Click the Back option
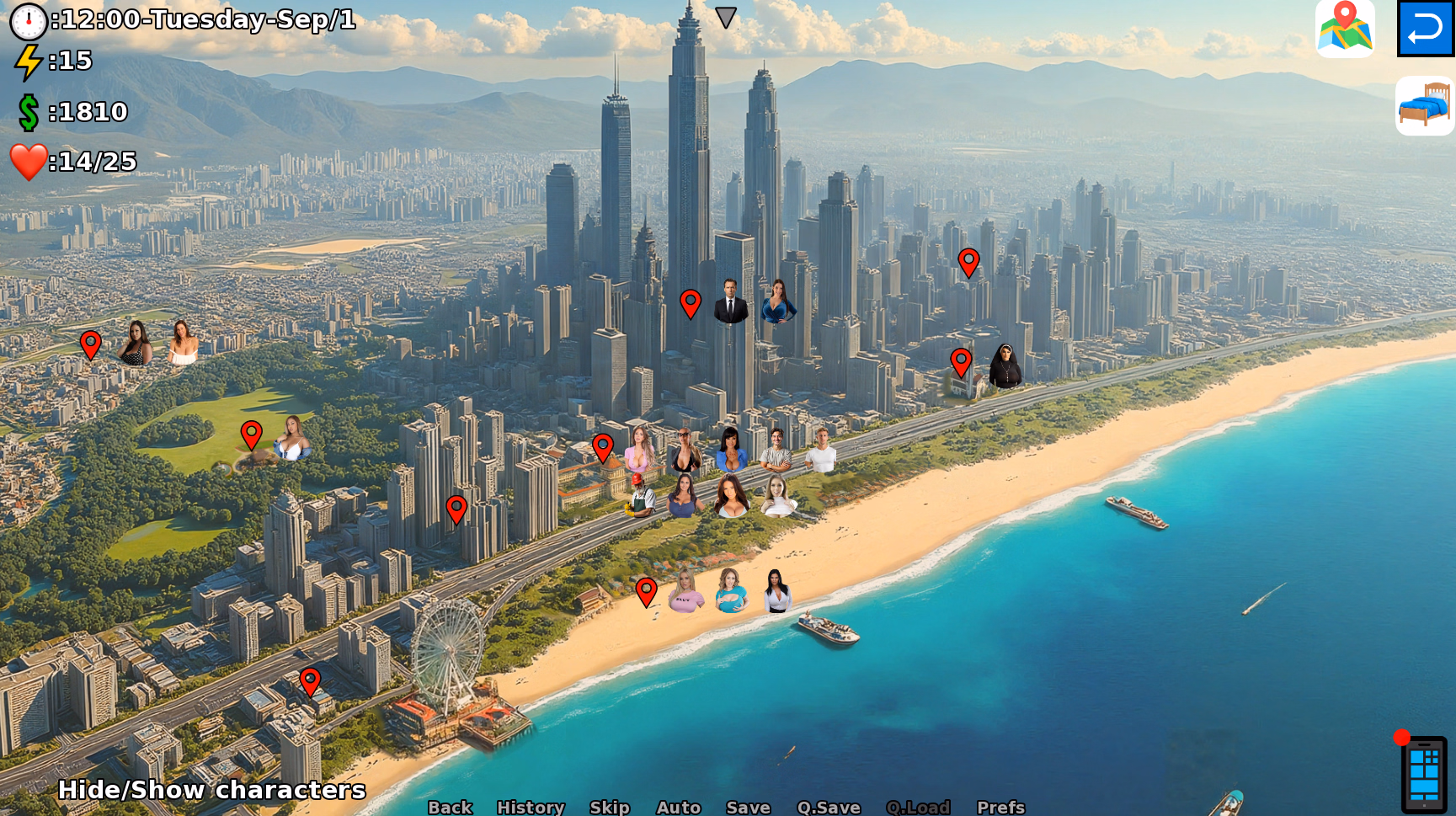Image resolution: width=1456 pixels, height=816 pixels. pos(451,807)
